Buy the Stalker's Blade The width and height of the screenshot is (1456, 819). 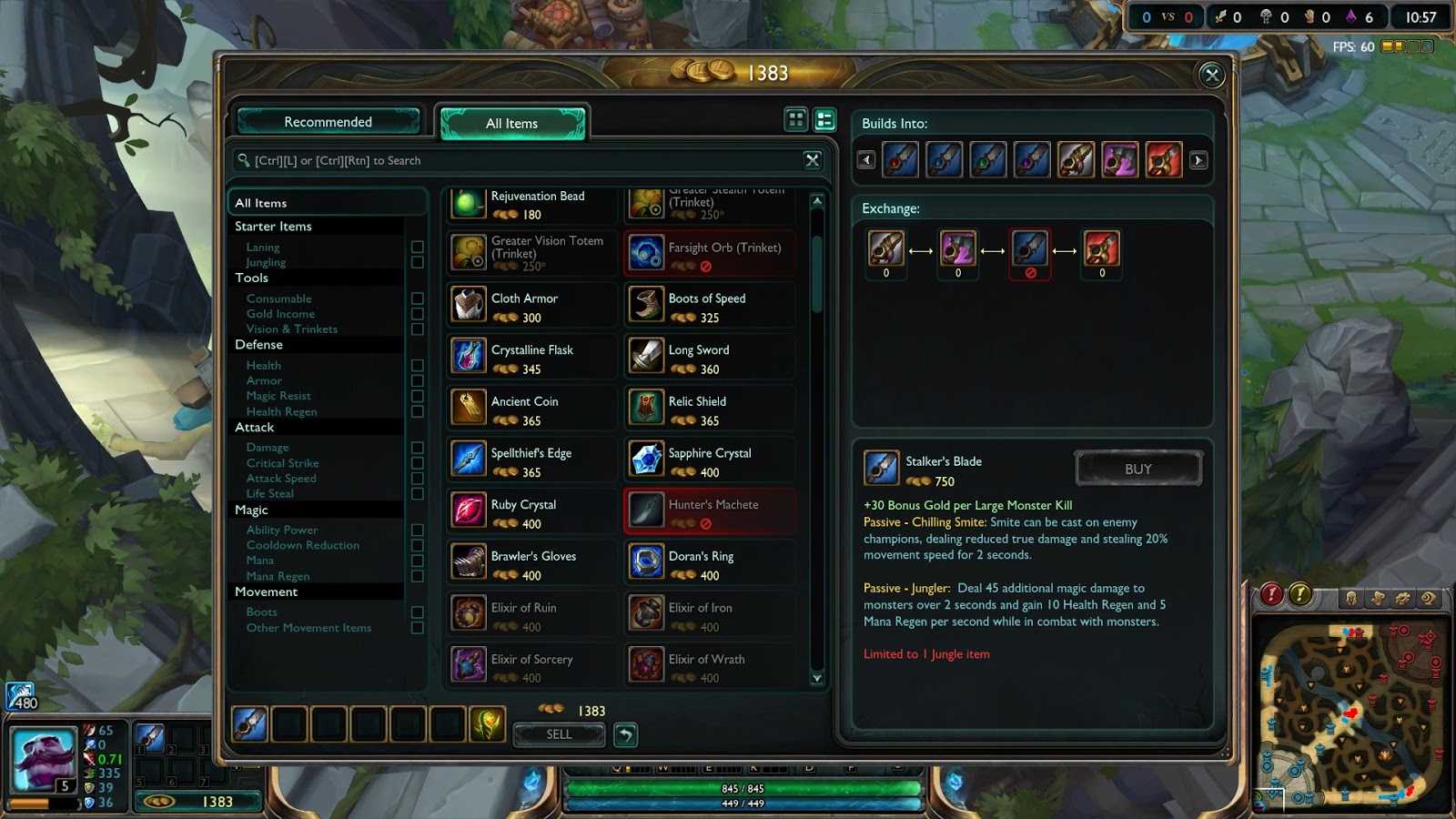point(1137,470)
